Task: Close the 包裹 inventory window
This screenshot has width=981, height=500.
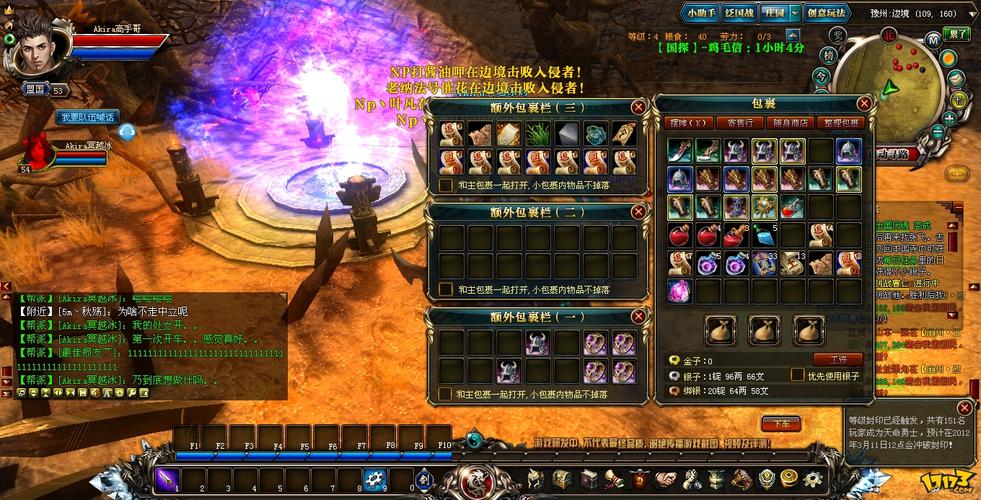Action: pos(864,103)
